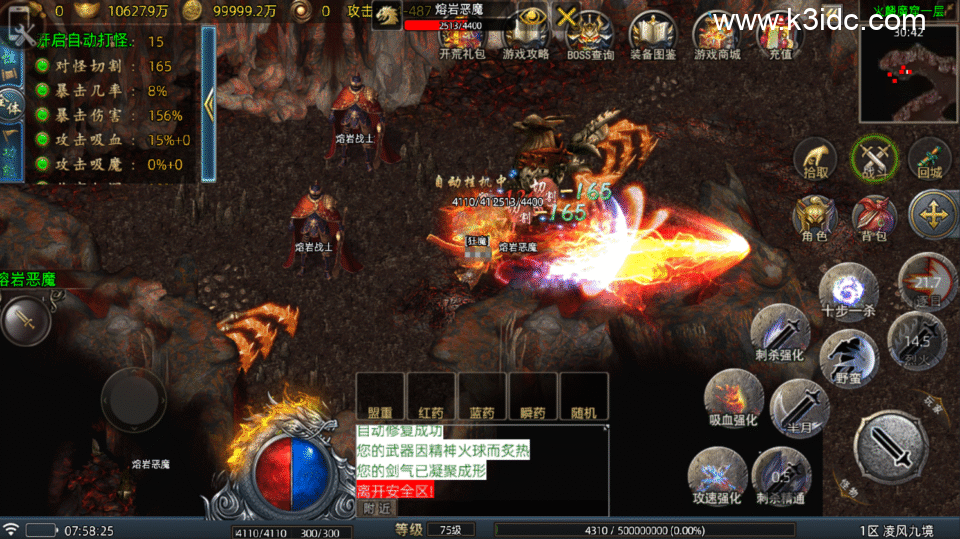Activate the 十步一杀 skill
The width and height of the screenshot is (960, 539).
click(x=847, y=292)
